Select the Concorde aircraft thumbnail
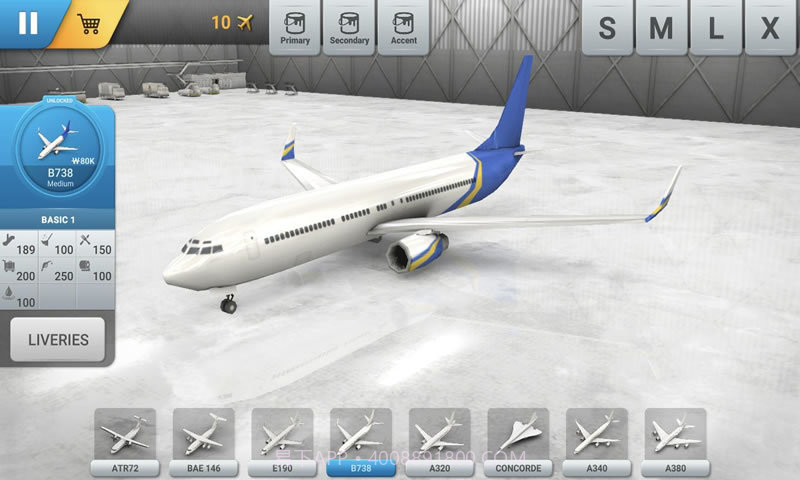This screenshot has height=480, width=800. pyautogui.click(x=518, y=437)
